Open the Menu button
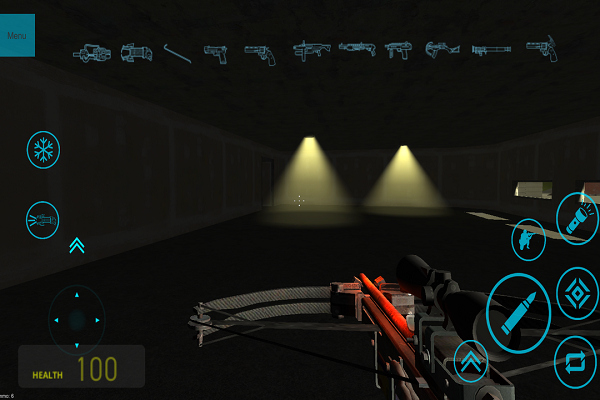Screen dimensions: 600x400 click(x=17, y=35)
